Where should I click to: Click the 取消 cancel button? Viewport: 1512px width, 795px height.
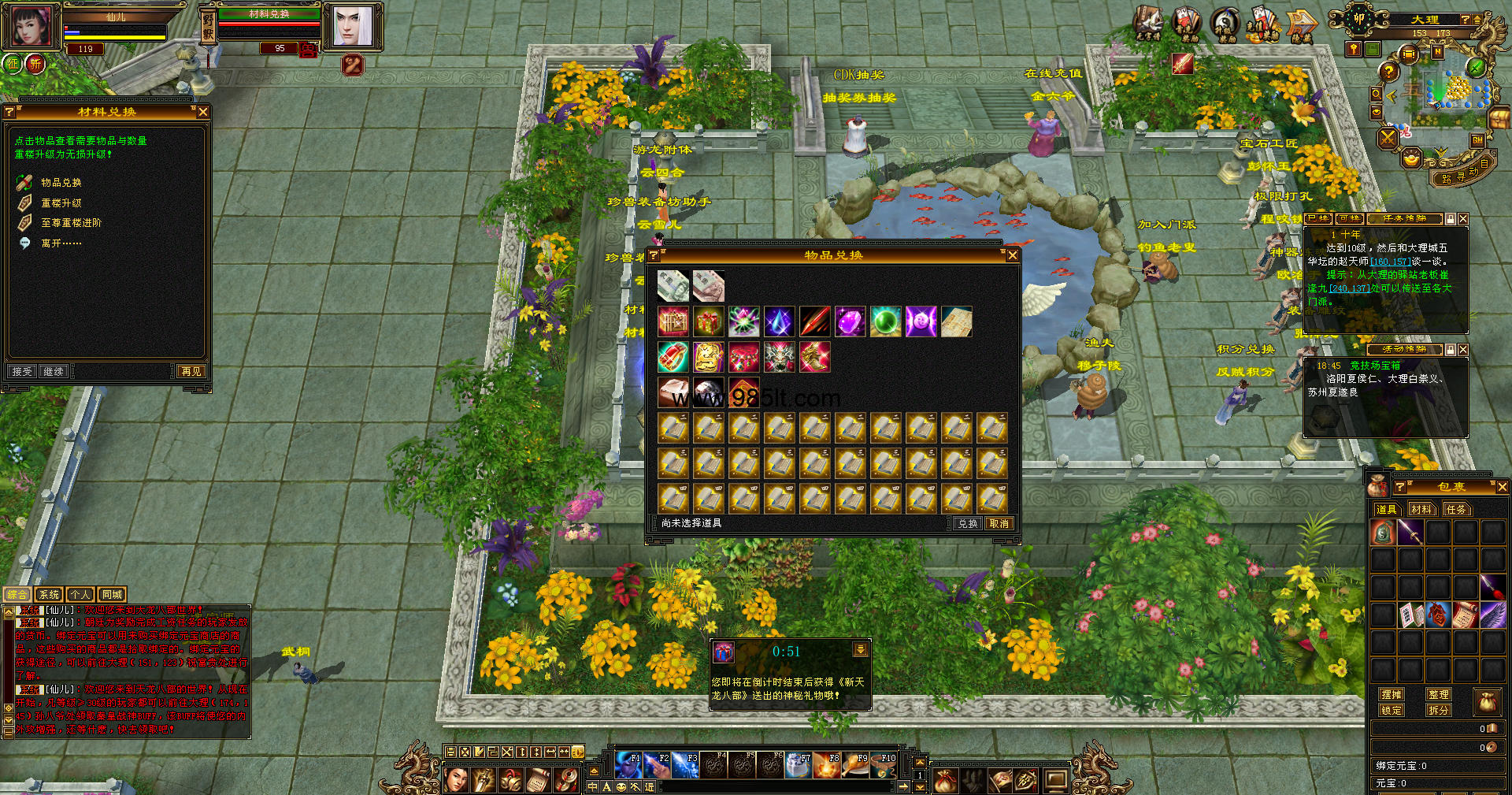click(x=999, y=523)
